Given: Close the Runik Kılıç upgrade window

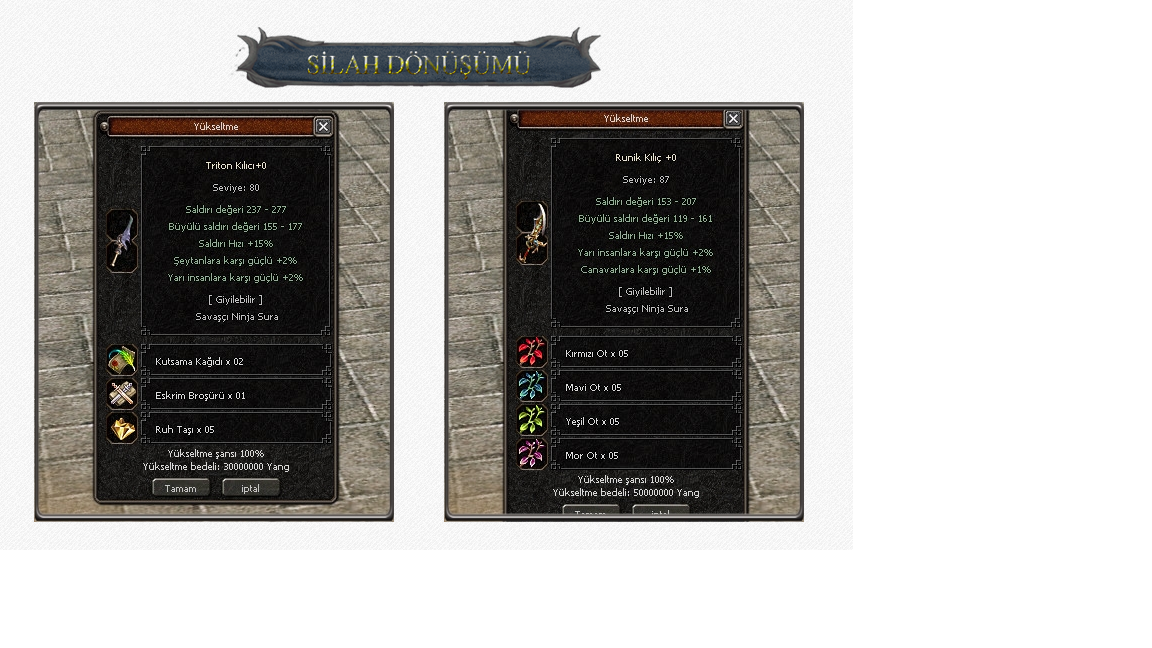Looking at the screenshot, I should 733,118.
